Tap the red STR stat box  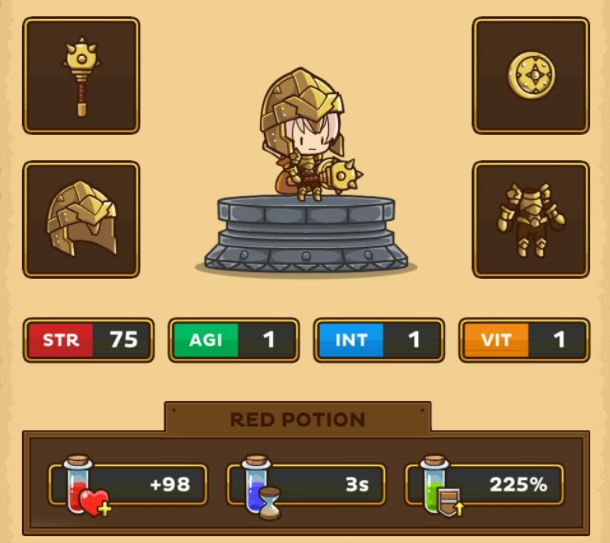click(x=89, y=340)
